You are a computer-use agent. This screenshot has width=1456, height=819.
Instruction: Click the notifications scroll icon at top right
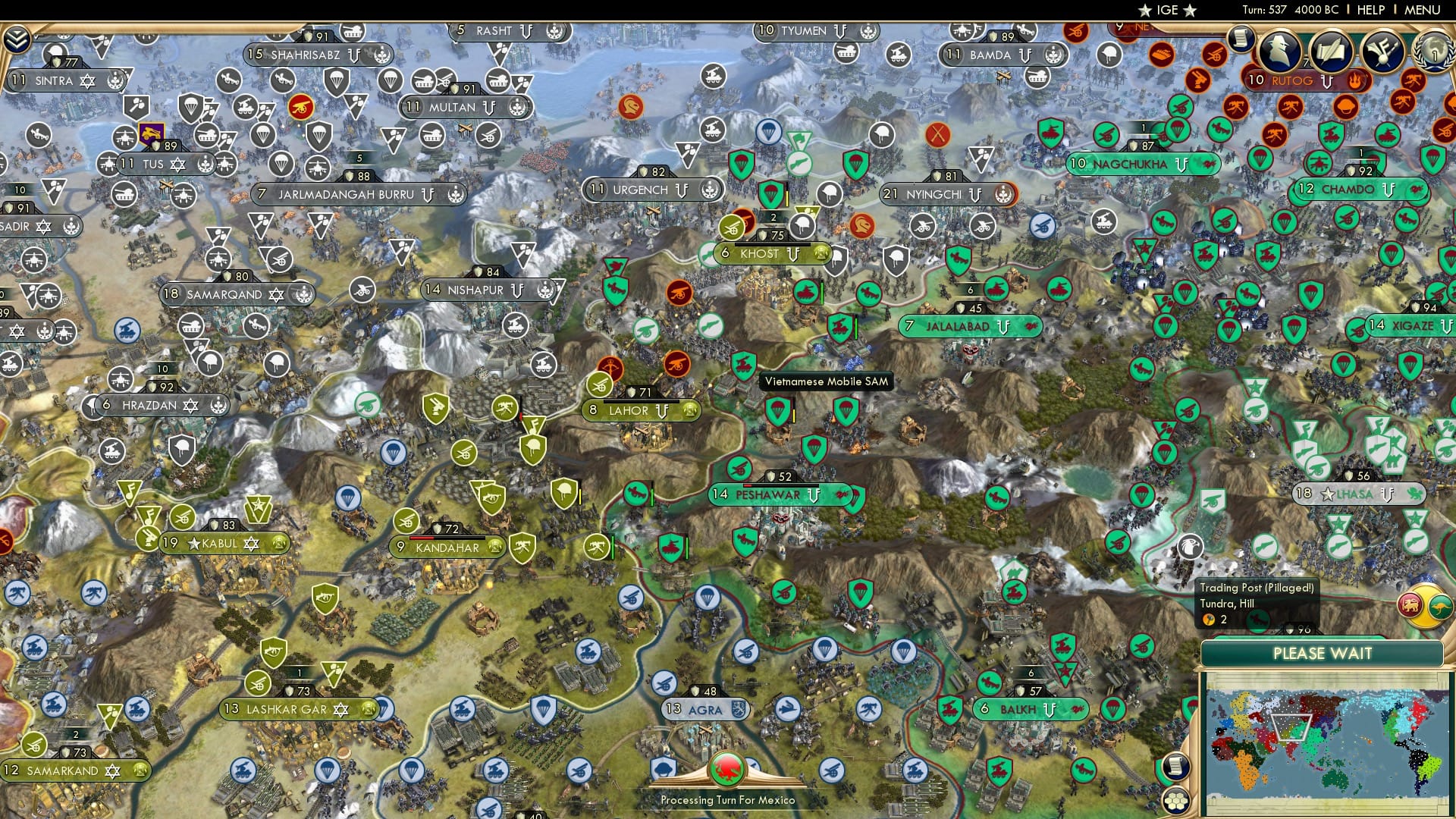pyautogui.click(x=1241, y=40)
